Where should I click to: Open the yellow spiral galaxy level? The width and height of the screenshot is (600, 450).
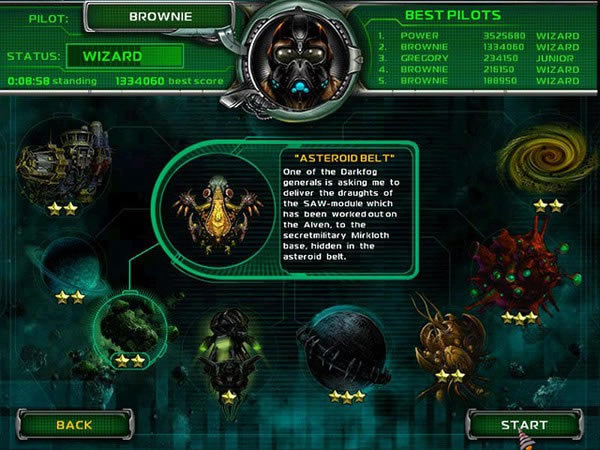click(547, 163)
